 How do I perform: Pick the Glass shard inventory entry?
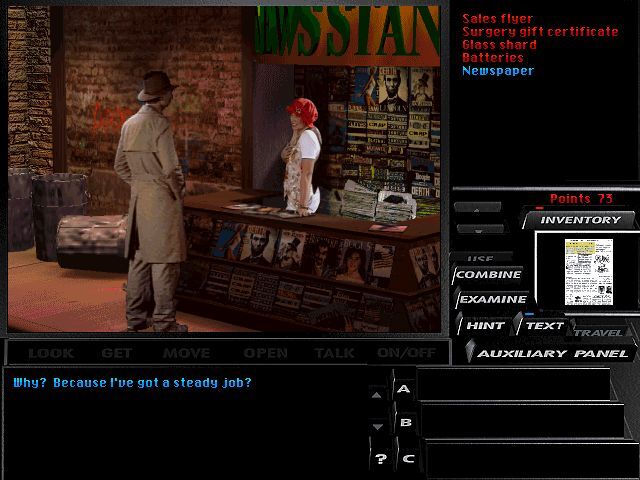click(x=499, y=45)
